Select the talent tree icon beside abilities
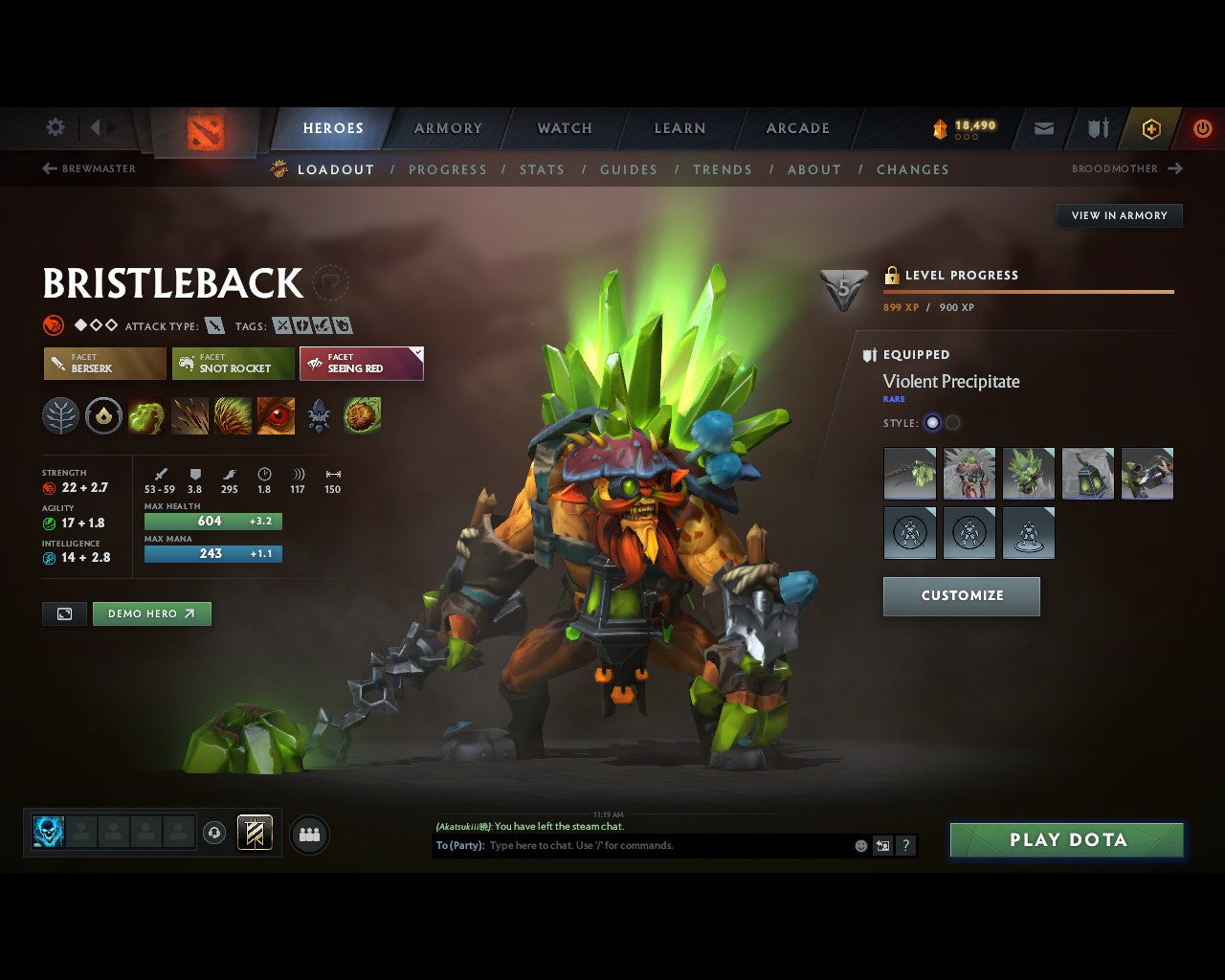1225x980 pixels. point(60,415)
